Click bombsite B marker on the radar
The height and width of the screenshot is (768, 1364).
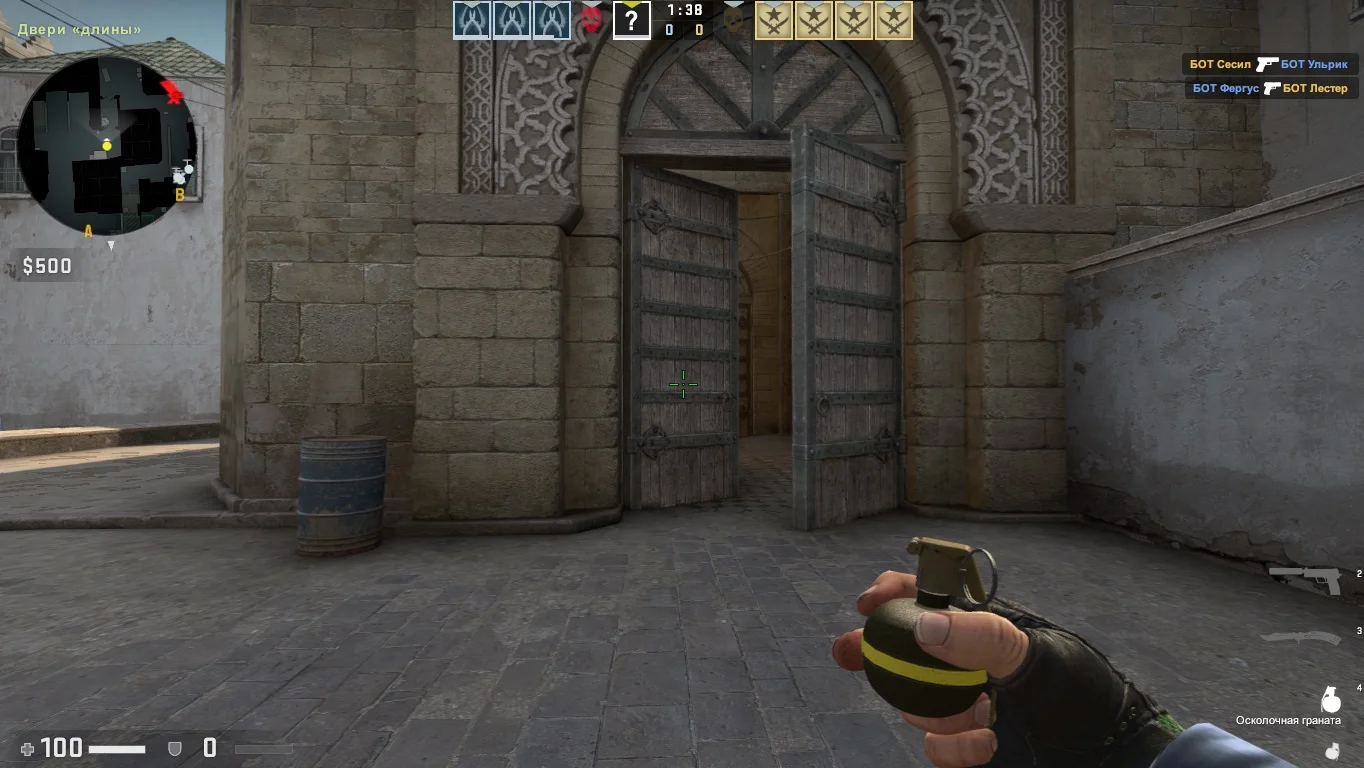tap(180, 195)
